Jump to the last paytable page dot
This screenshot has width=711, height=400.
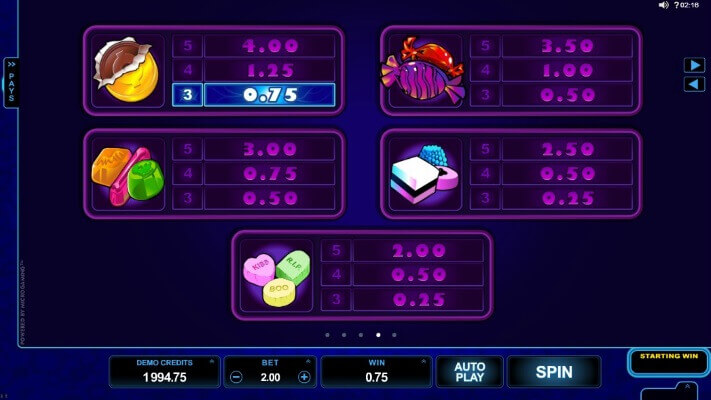[x=394, y=335]
